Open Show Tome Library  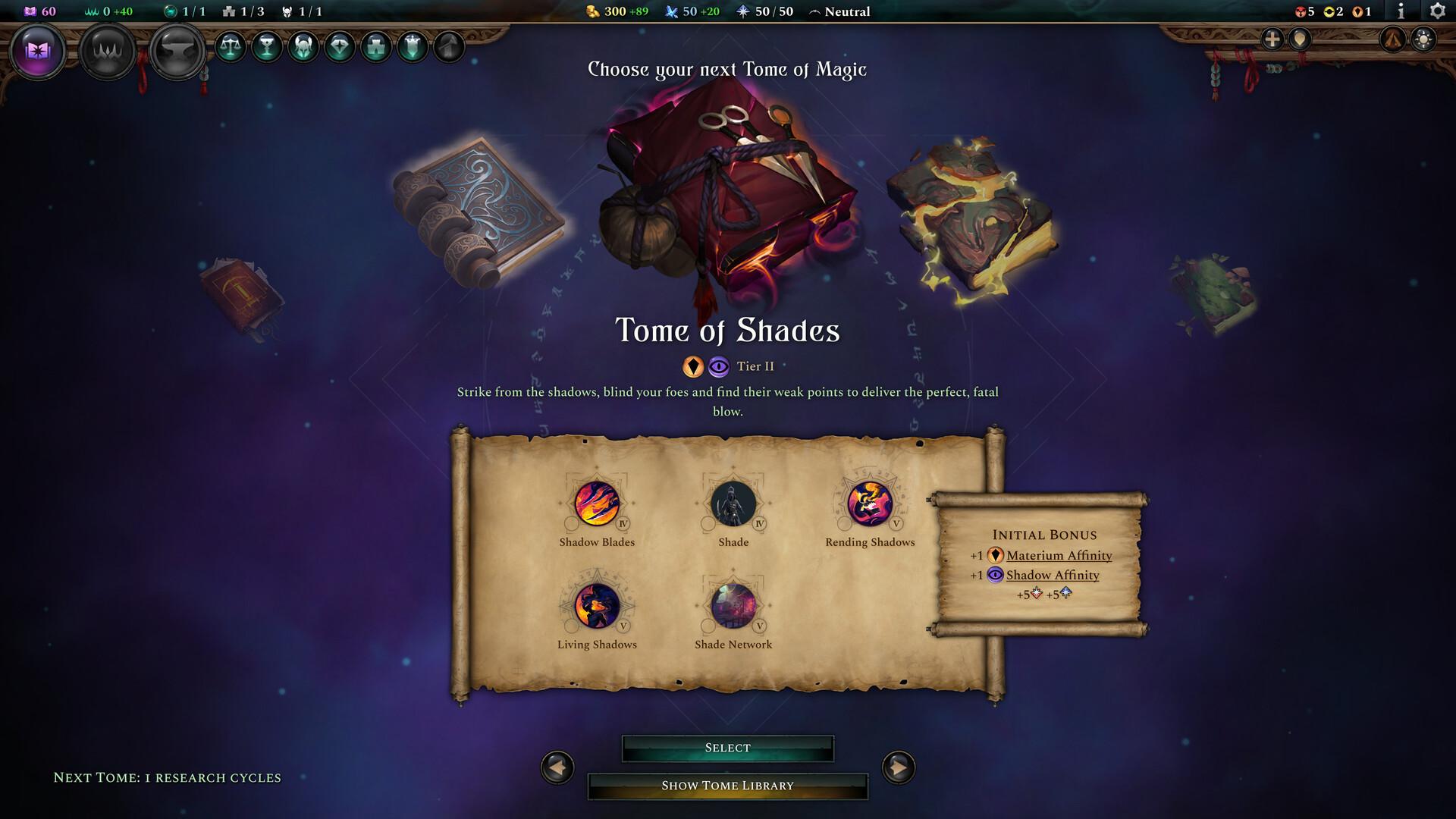pos(727,786)
